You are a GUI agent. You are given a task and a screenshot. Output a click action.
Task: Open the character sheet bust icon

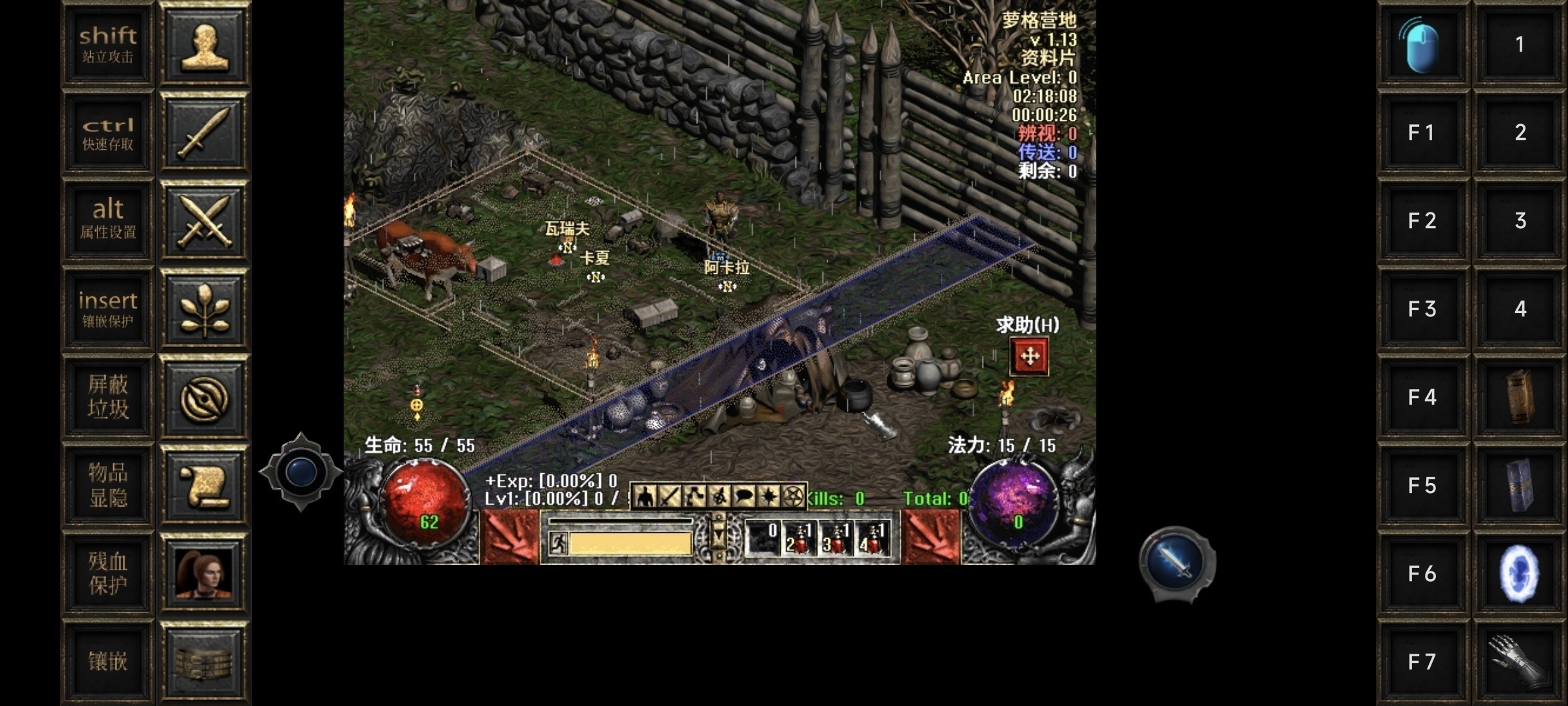point(204,44)
